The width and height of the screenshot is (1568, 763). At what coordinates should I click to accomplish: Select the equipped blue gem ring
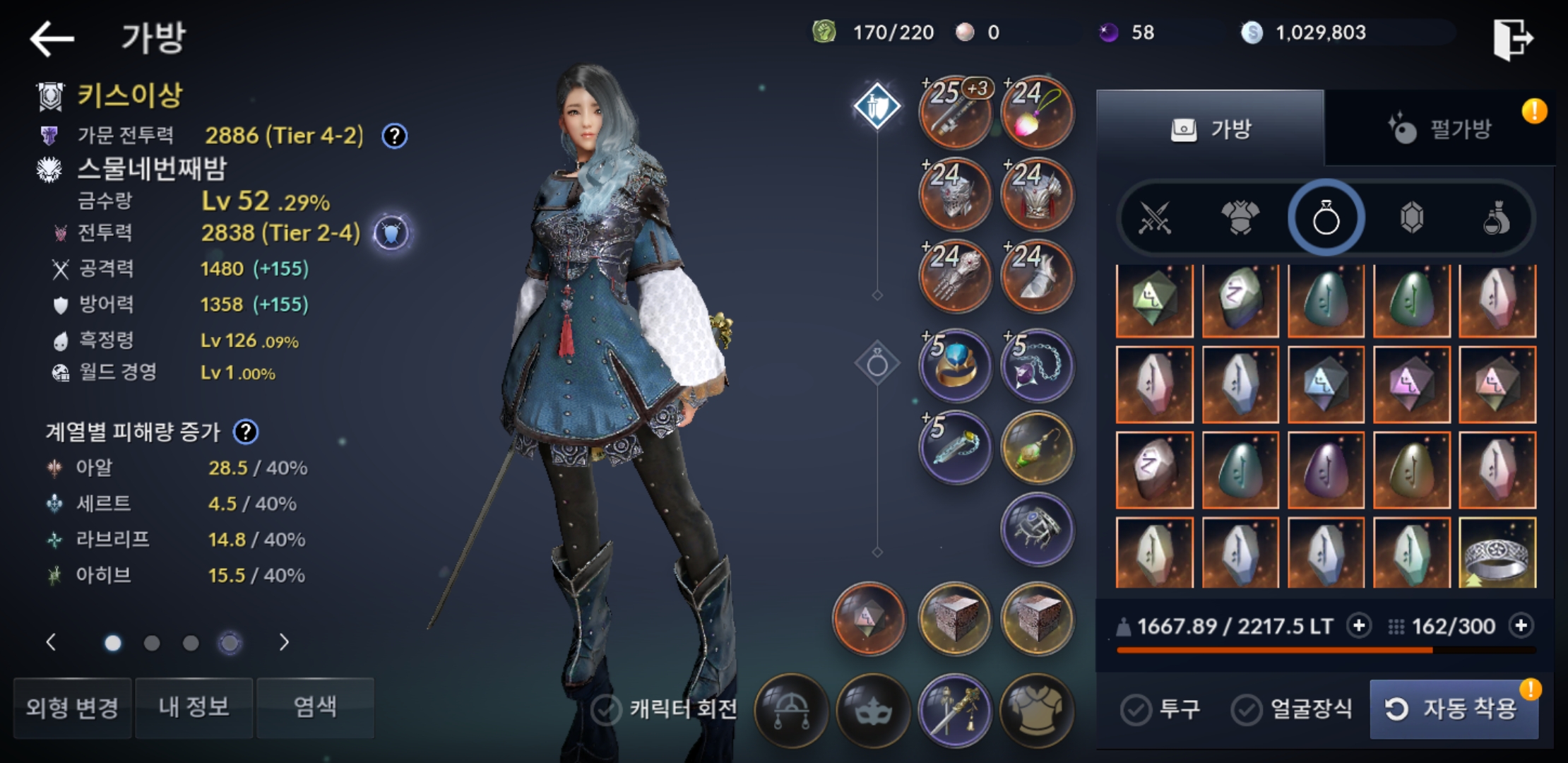coord(955,366)
